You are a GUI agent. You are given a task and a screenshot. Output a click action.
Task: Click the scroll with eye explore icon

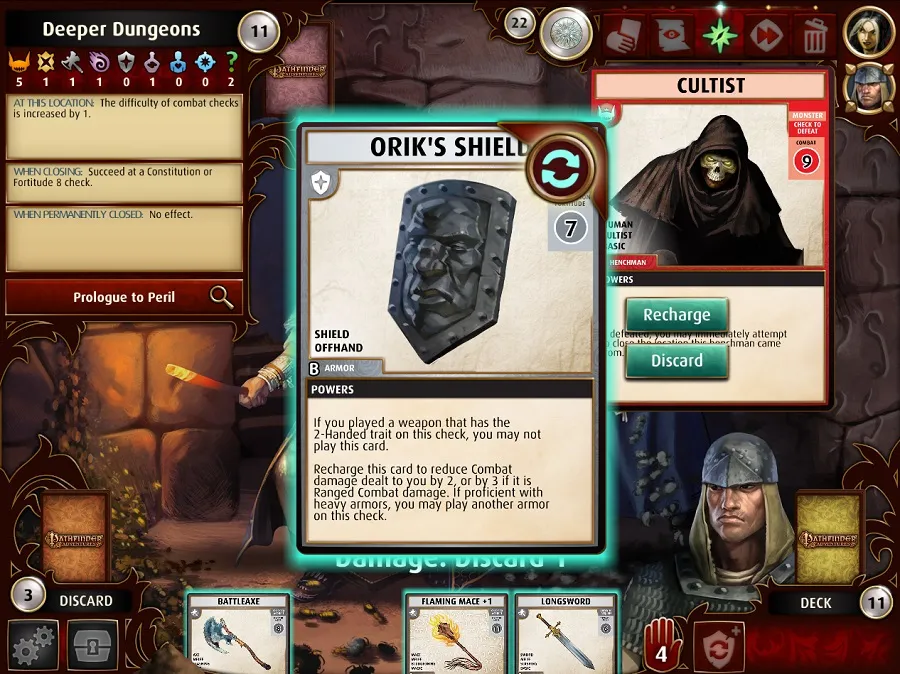click(673, 35)
